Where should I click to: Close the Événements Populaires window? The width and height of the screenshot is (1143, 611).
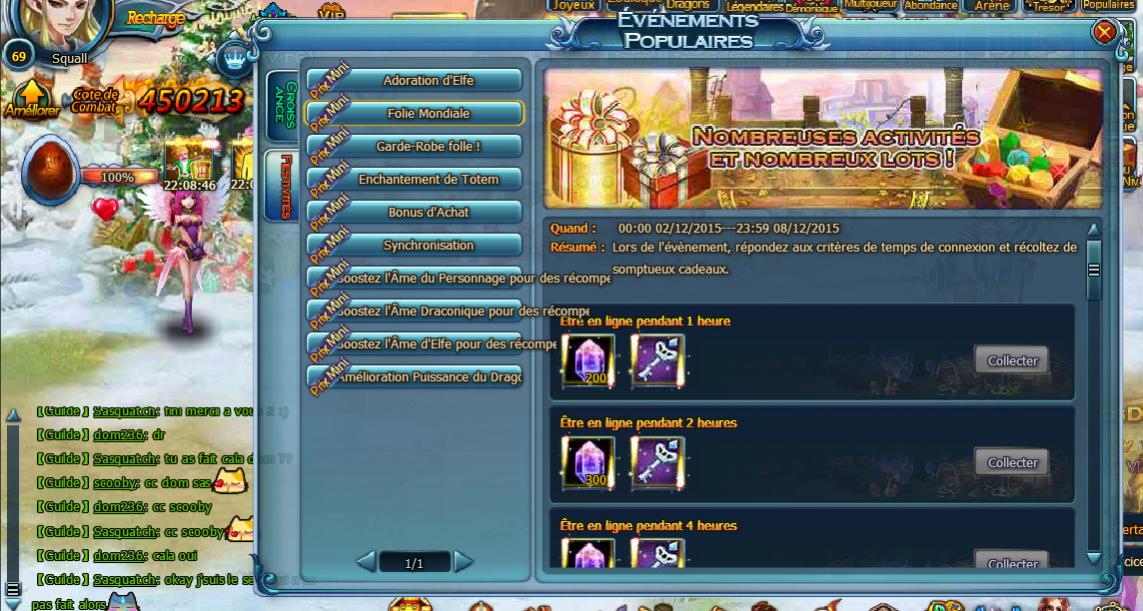click(1104, 33)
